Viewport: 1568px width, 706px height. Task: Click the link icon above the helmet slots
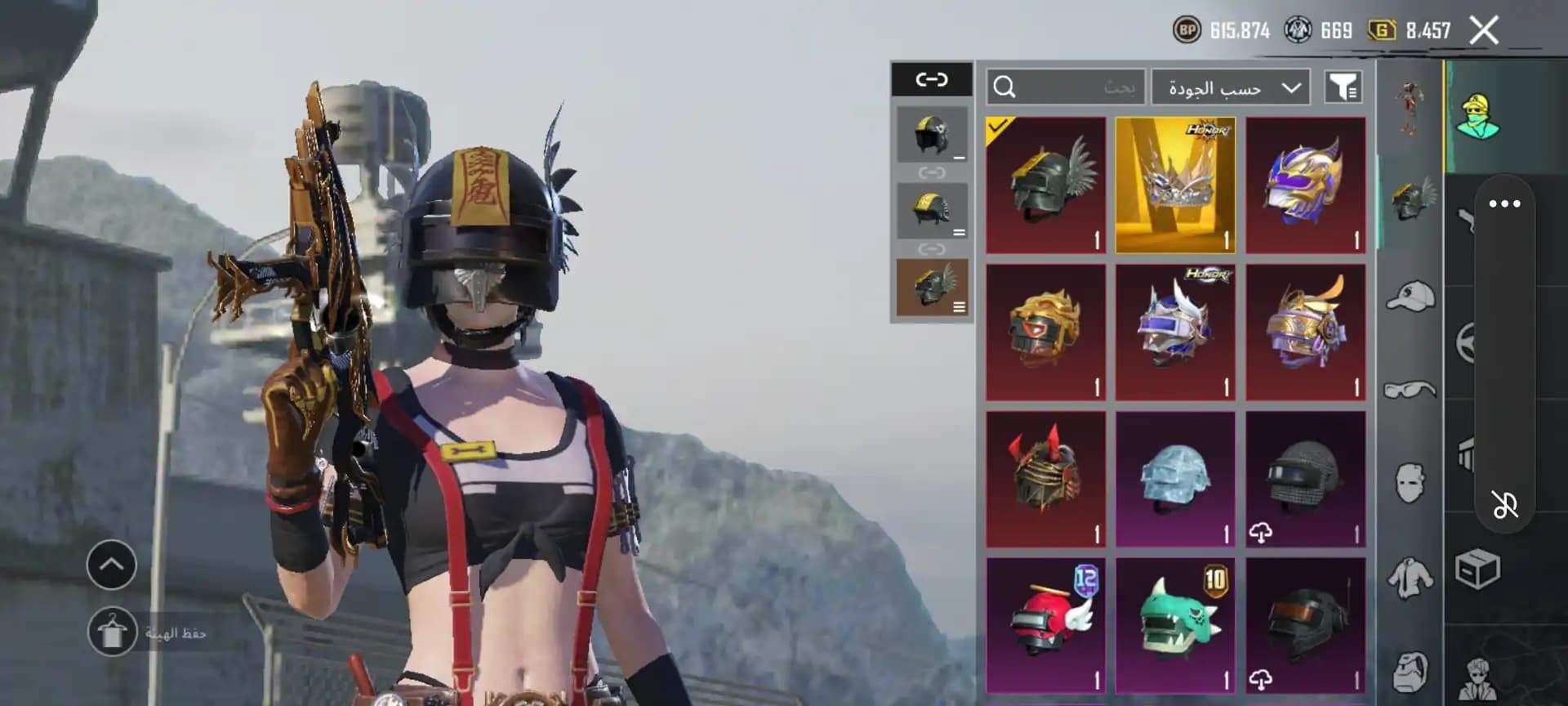click(931, 78)
